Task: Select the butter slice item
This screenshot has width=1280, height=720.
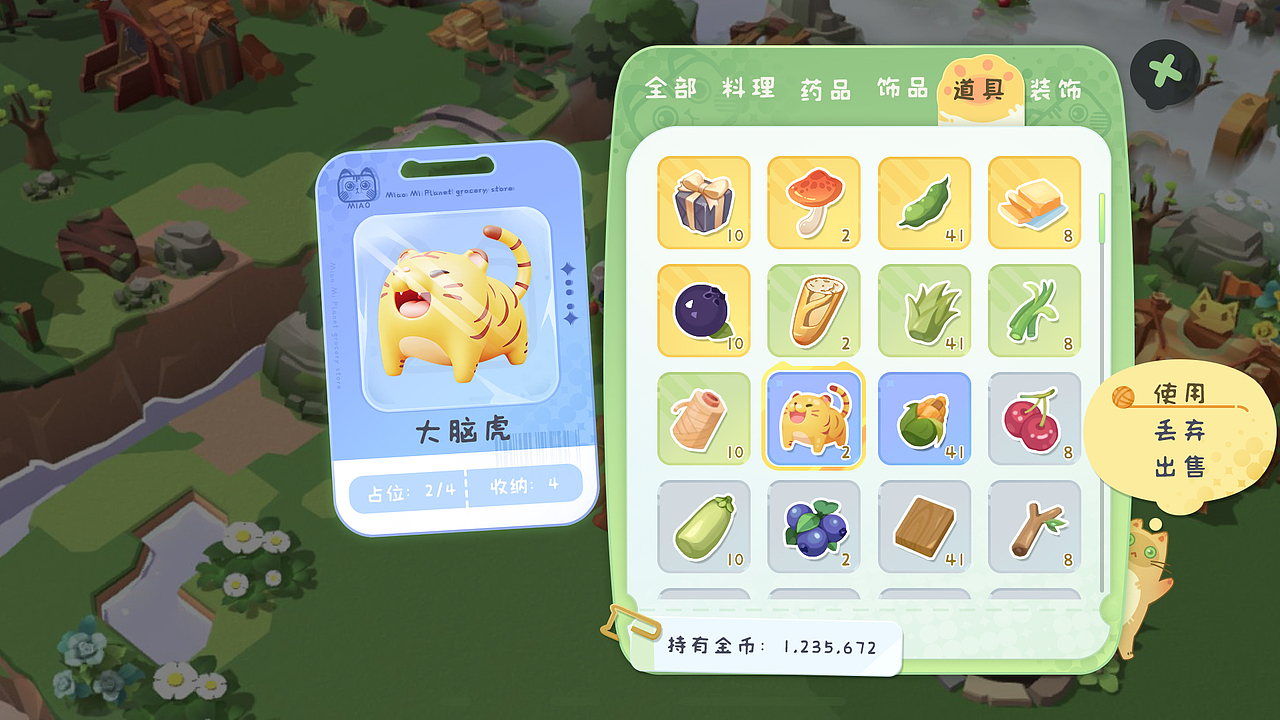Action: click(1033, 202)
